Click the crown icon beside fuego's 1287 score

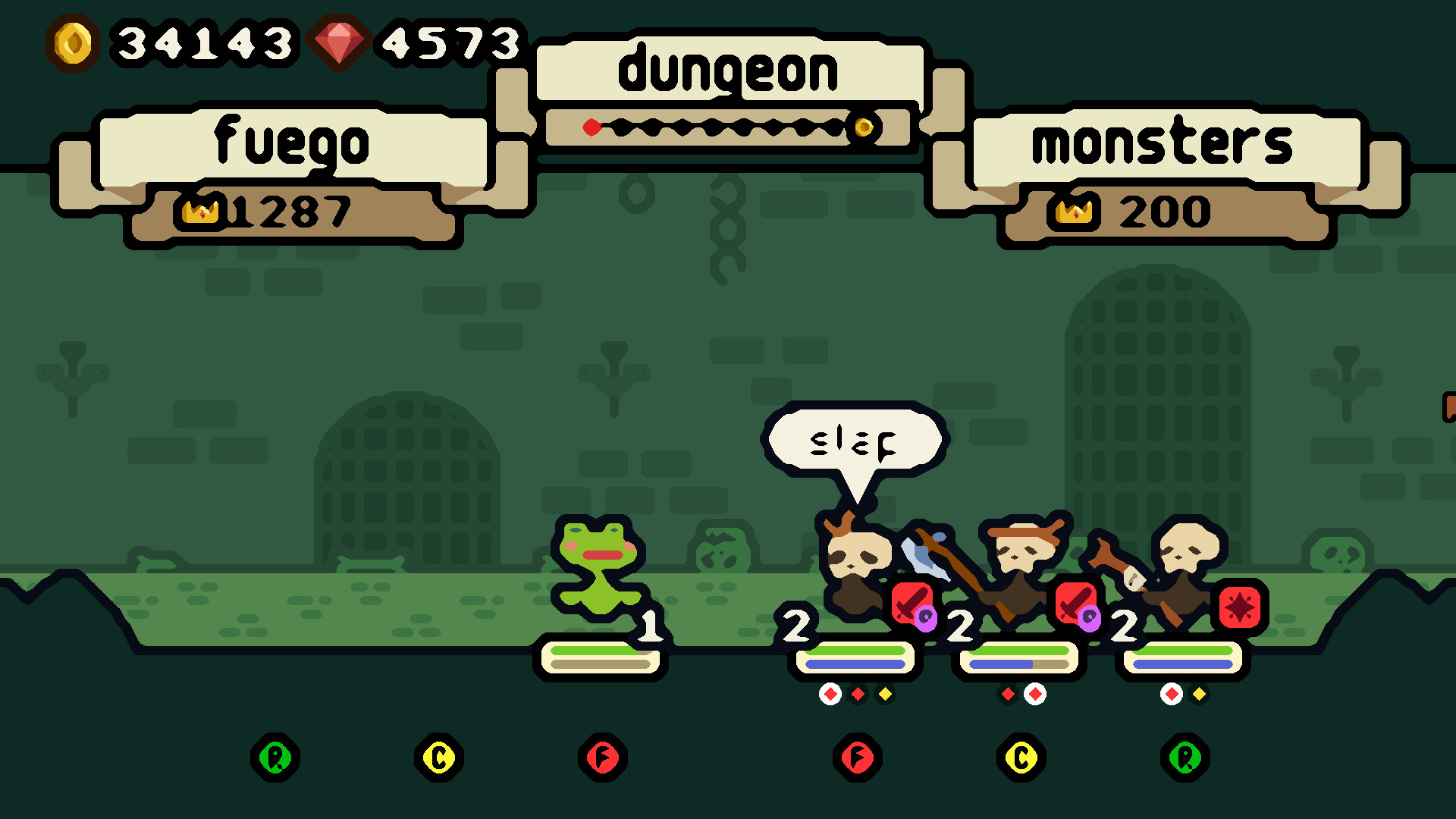pyautogui.click(x=202, y=212)
